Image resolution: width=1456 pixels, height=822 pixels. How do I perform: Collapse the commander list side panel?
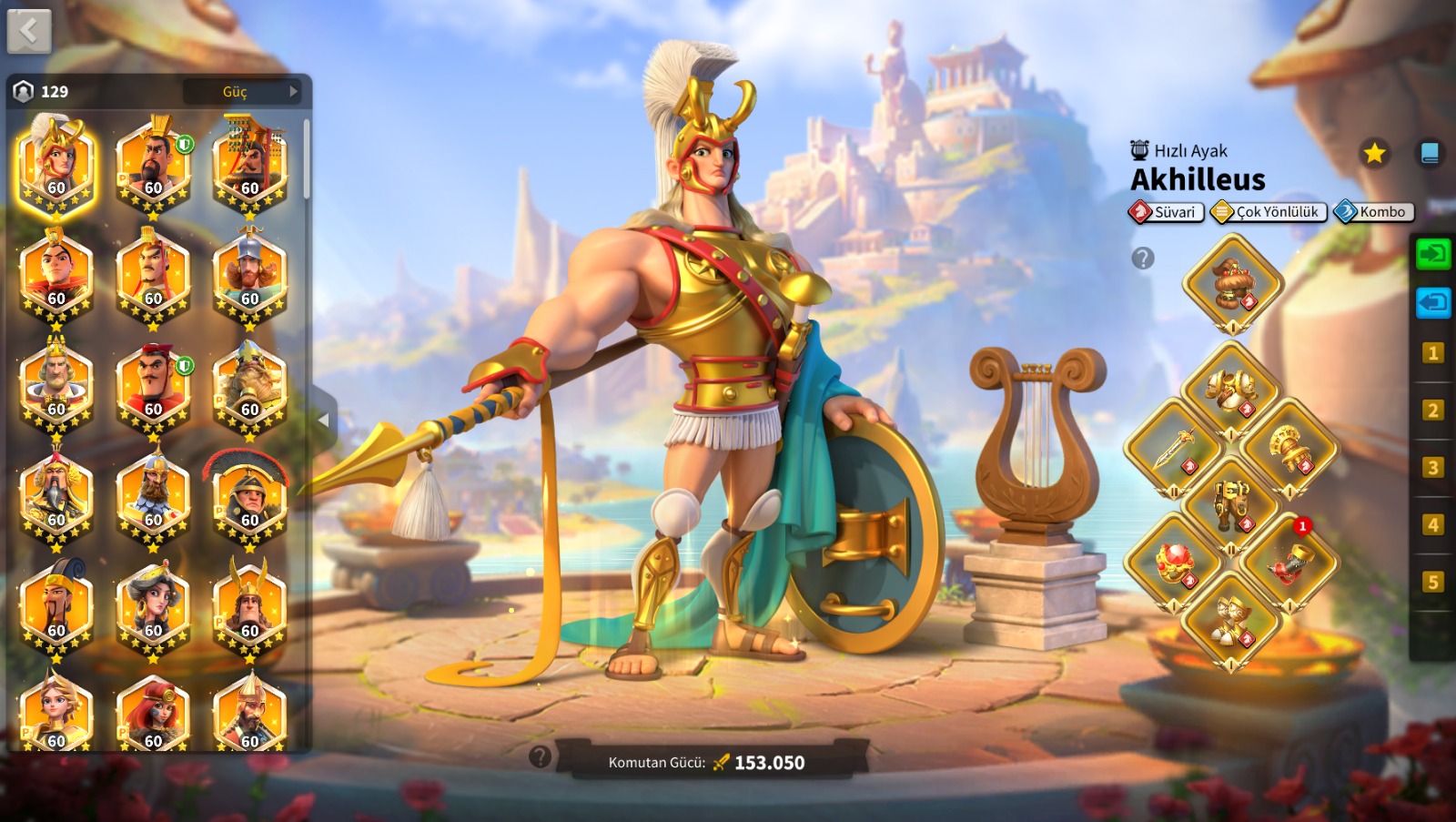tap(323, 420)
